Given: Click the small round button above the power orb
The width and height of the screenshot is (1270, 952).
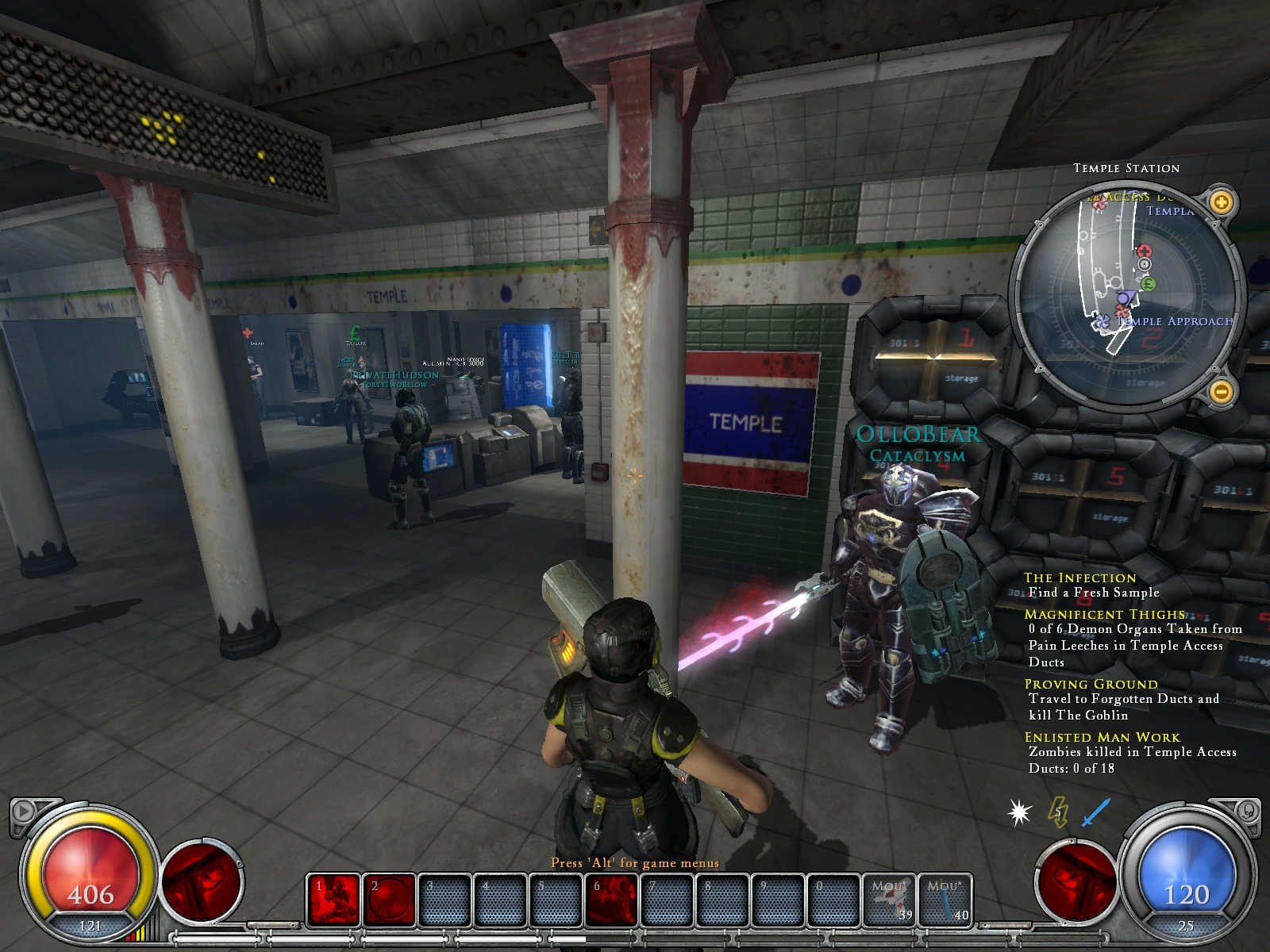Looking at the screenshot, I should (x=1249, y=811).
